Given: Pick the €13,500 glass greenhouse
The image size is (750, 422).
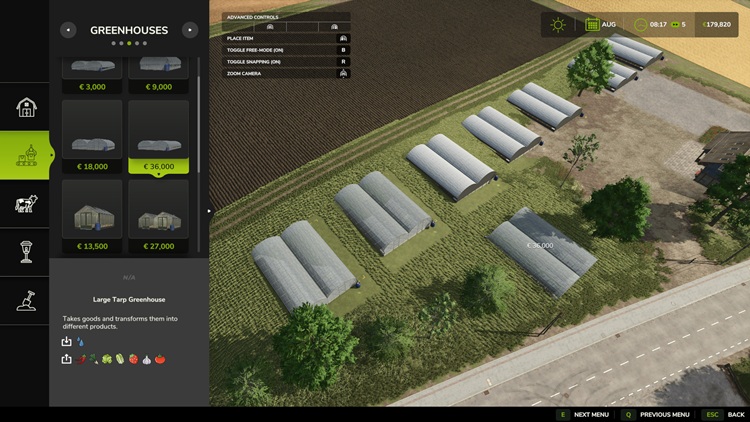Looking at the screenshot, I should (x=92, y=216).
